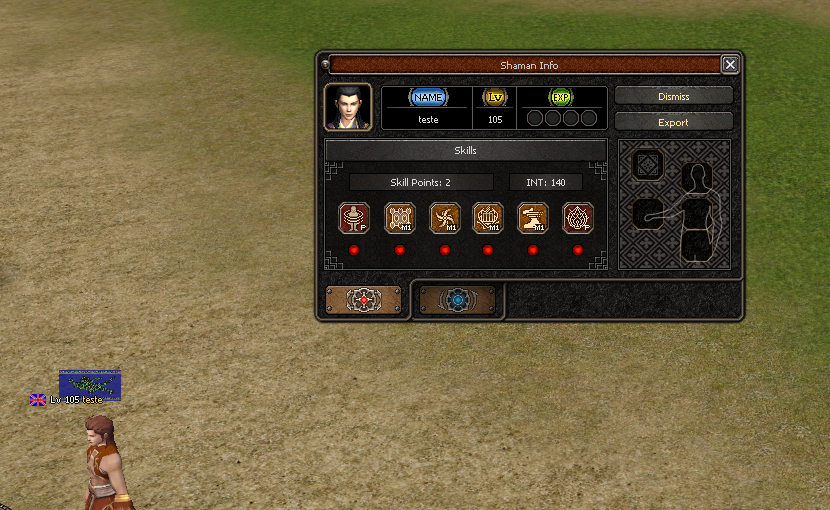Choose the turtle-shell pattern skill icon
Viewport: 830px width, 510px height.
(x=400, y=218)
